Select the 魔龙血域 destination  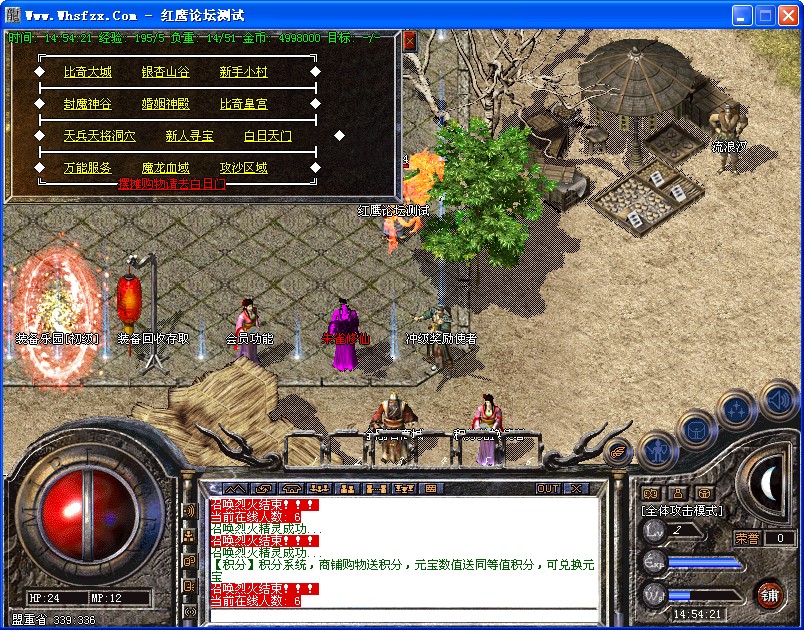click(x=166, y=168)
